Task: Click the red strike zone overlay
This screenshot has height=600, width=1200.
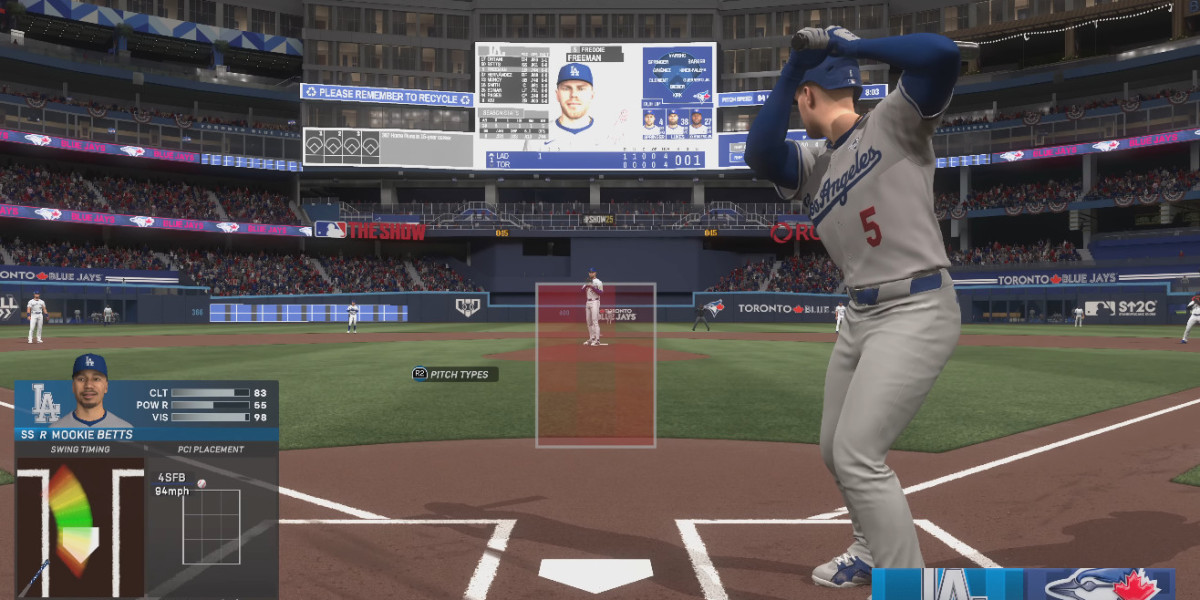Action: click(x=595, y=365)
